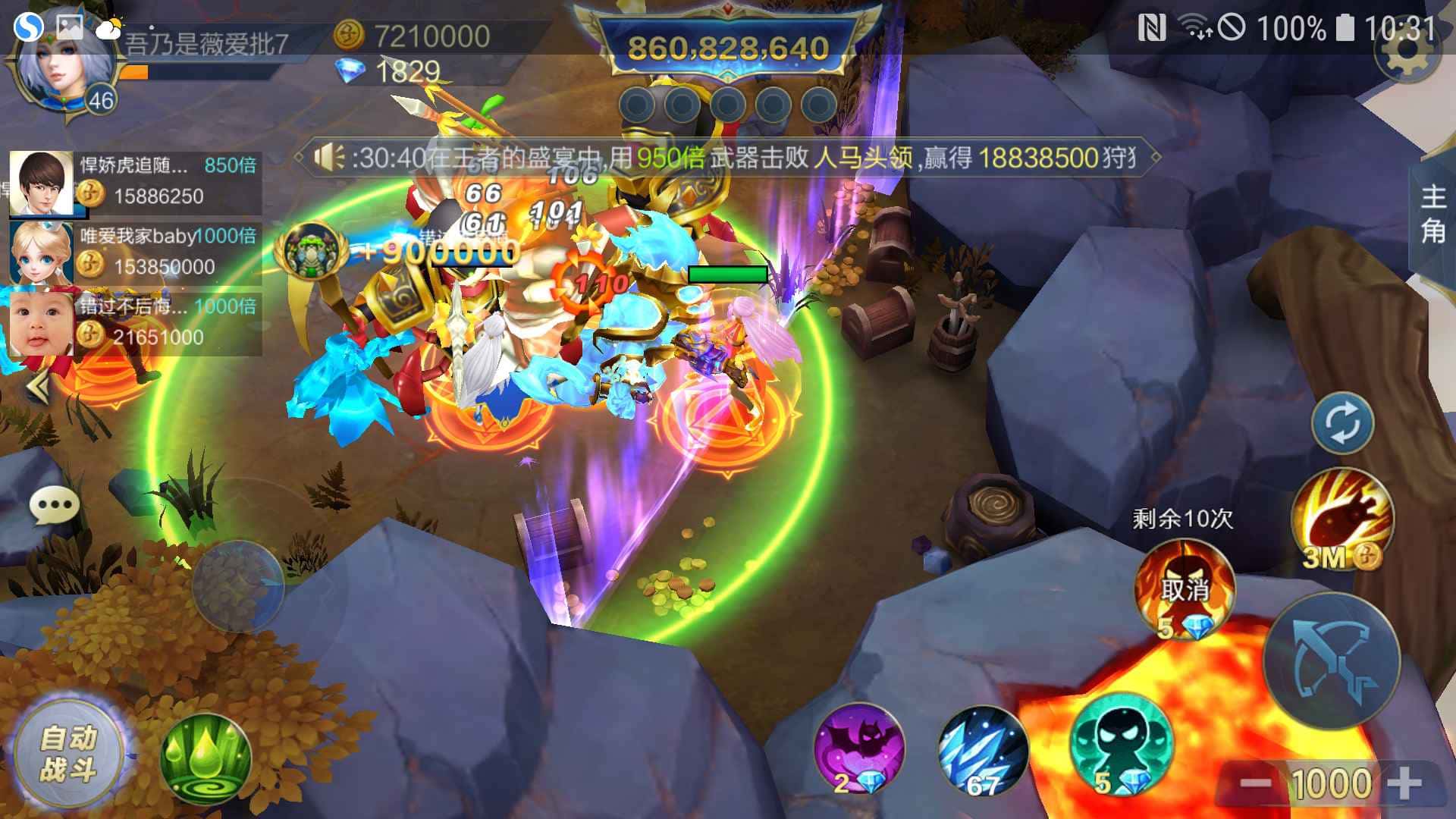Image resolution: width=1456 pixels, height=819 pixels.
Task: Collapse the player list with arrow
Action: coord(38,388)
